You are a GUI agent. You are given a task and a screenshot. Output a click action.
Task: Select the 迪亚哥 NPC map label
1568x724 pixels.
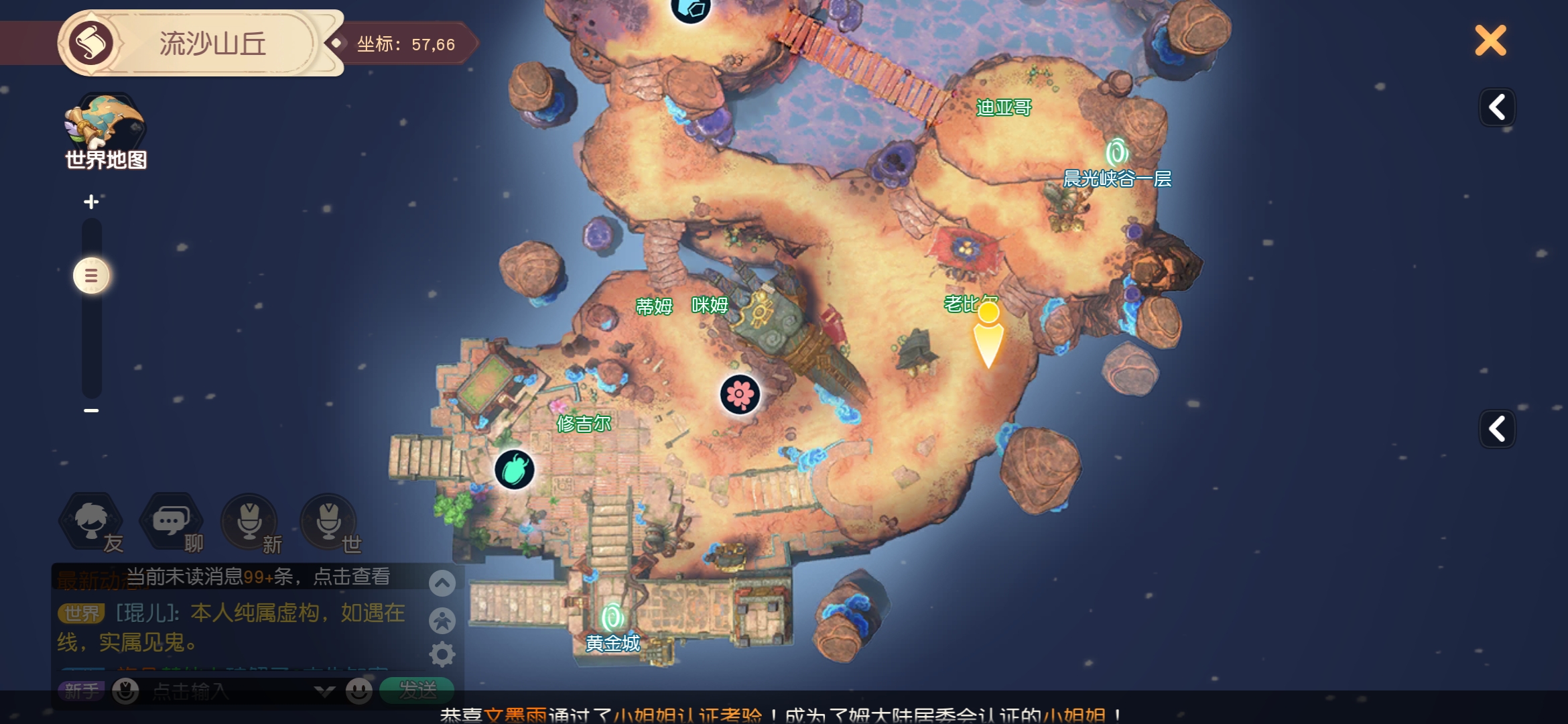click(x=1003, y=107)
